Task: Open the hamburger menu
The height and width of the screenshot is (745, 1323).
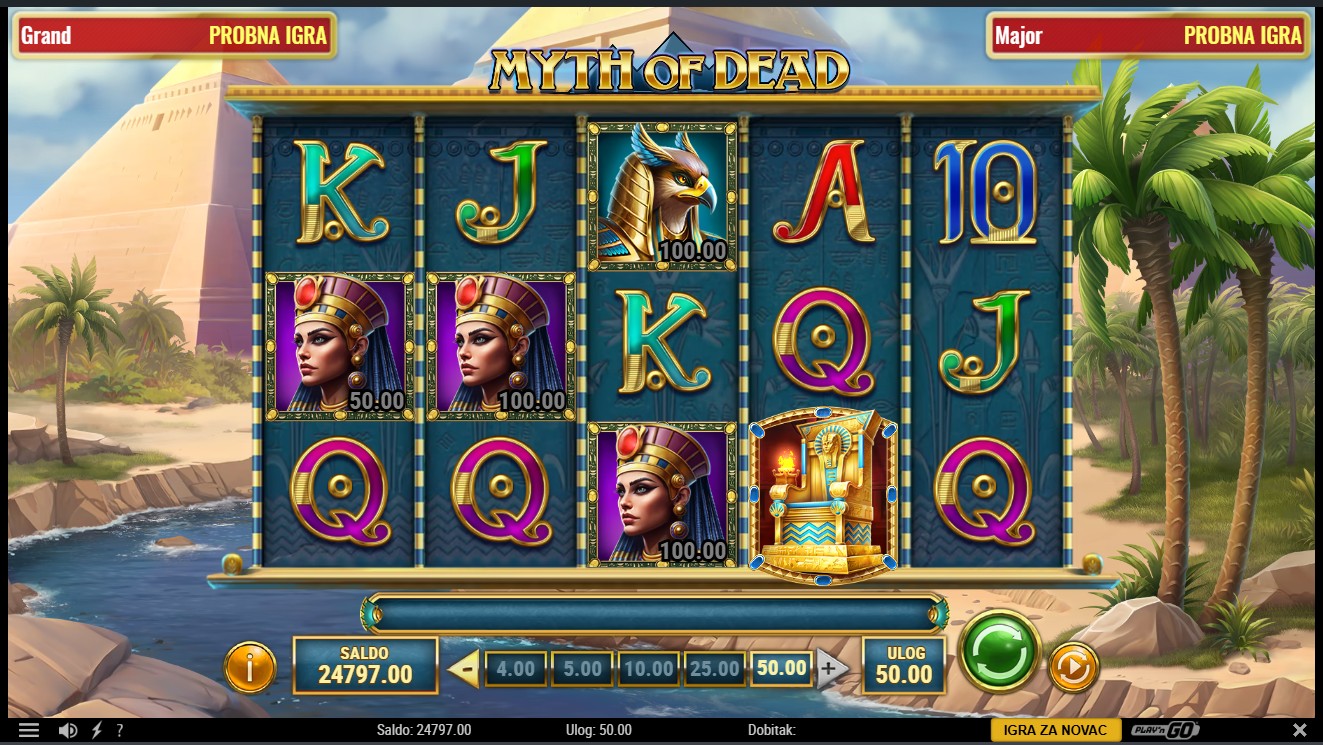Action: coord(28,730)
